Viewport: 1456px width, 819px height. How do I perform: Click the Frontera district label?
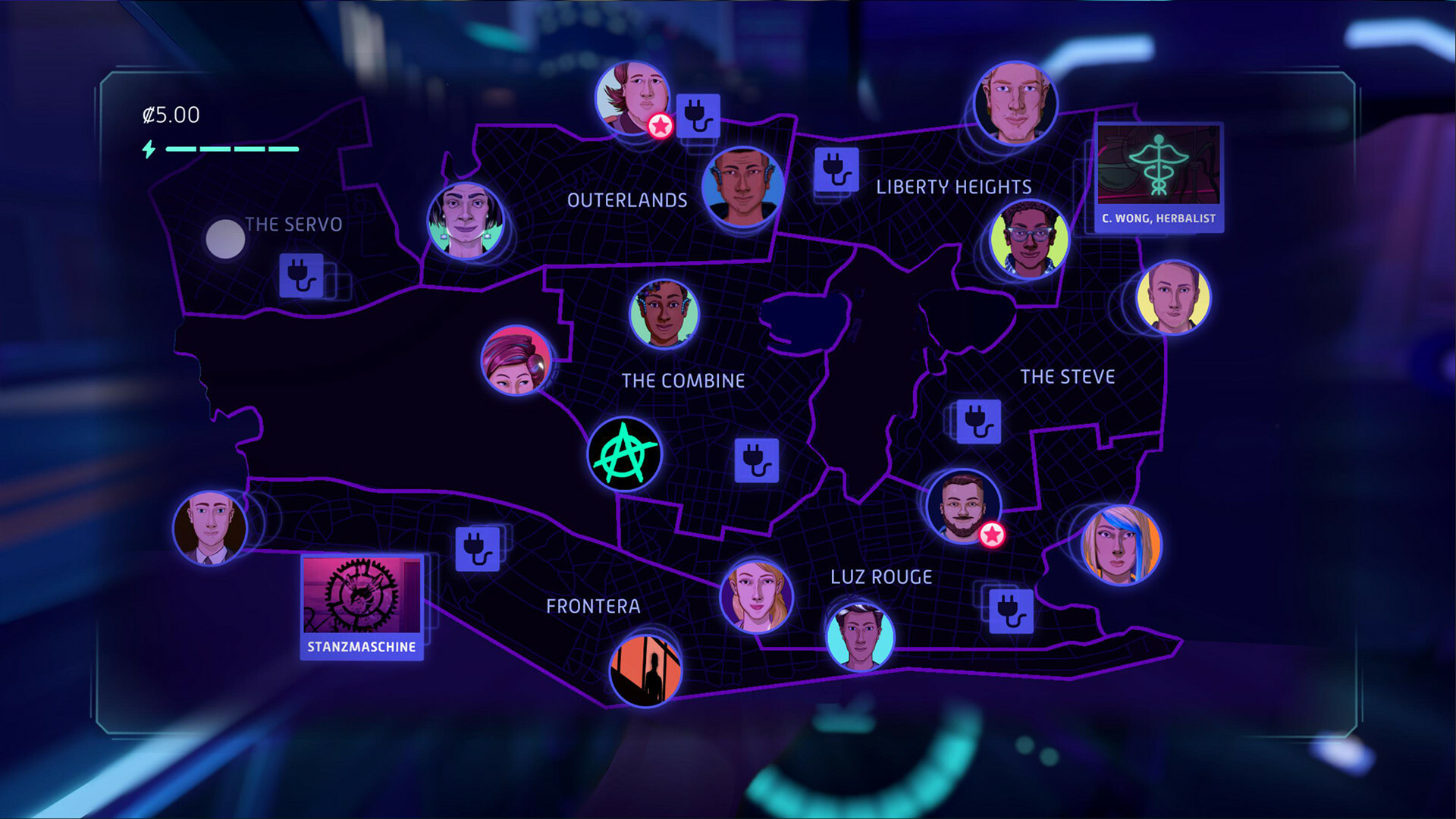click(594, 607)
